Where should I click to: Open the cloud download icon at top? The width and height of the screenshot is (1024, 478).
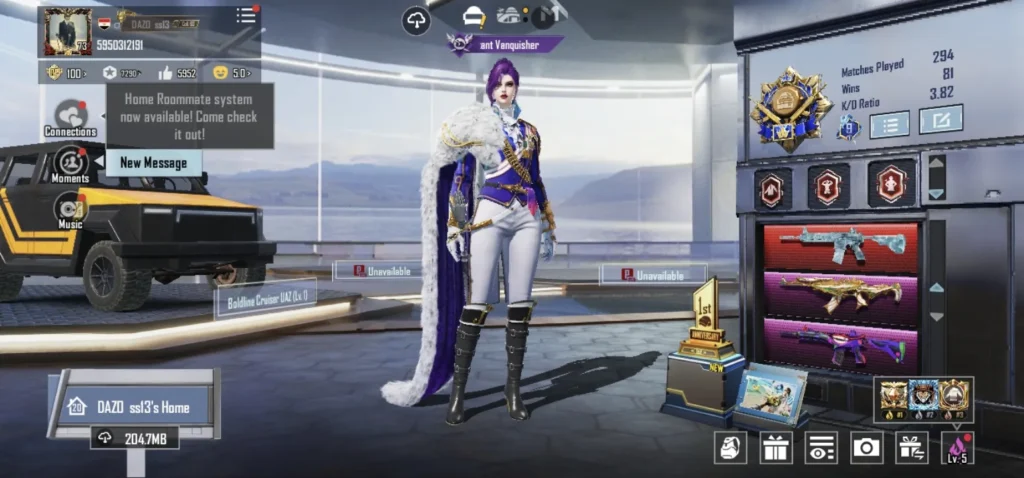[416, 20]
